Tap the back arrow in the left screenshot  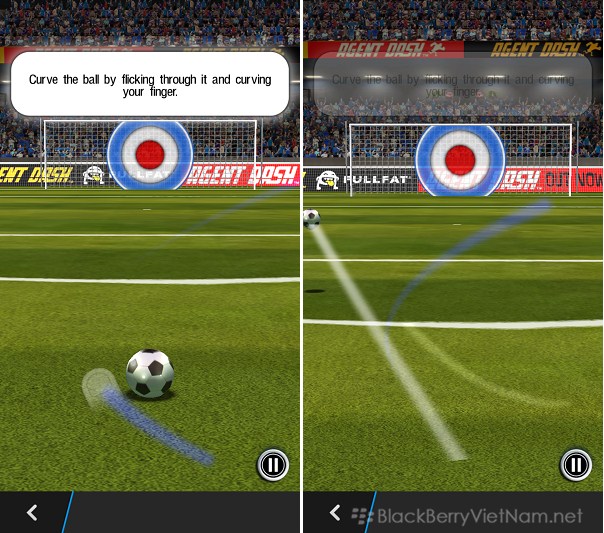(x=32, y=513)
